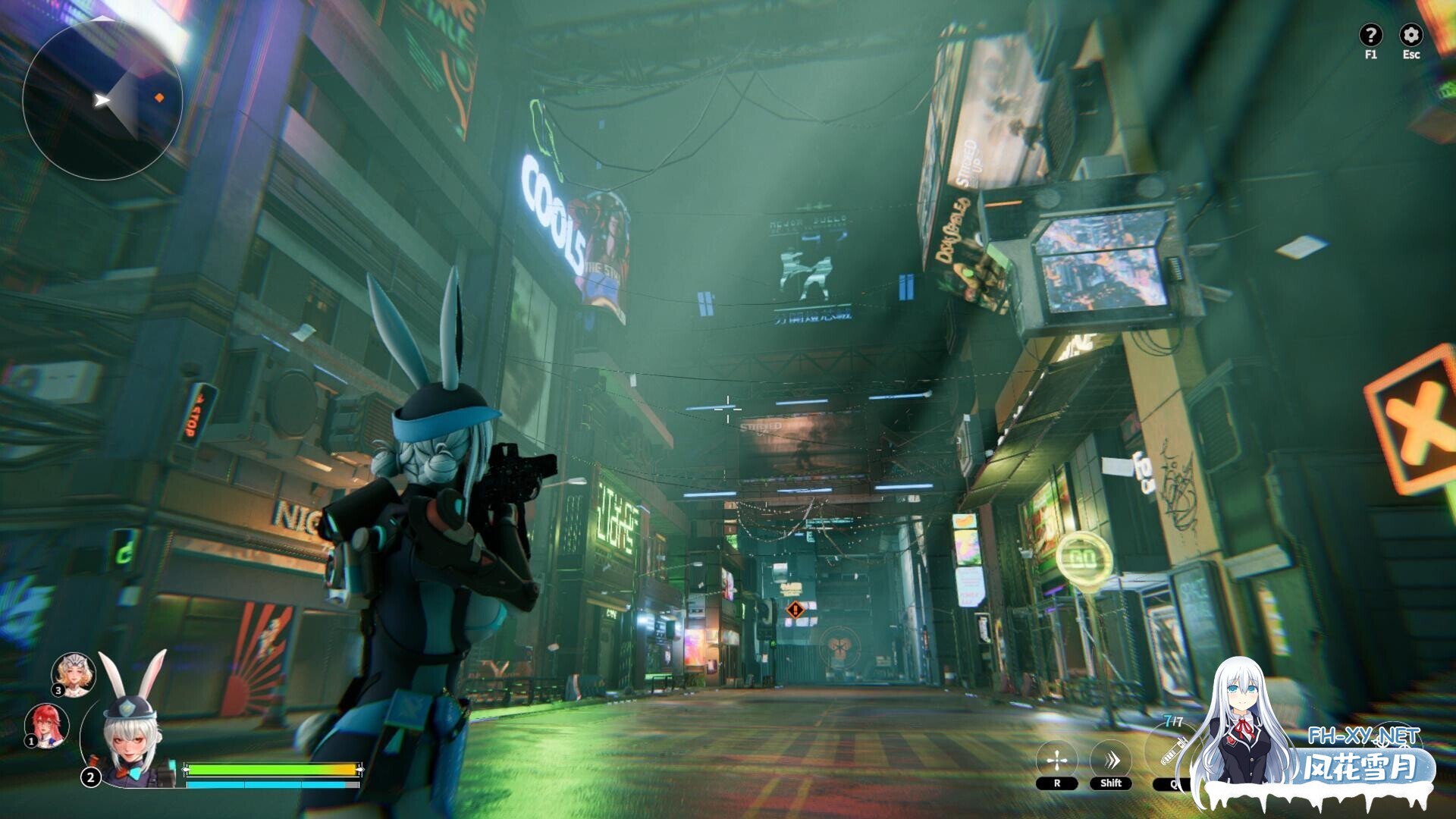Click the circular minimap
The width and height of the screenshot is (1456, 819).
click(x=102, y=100)
